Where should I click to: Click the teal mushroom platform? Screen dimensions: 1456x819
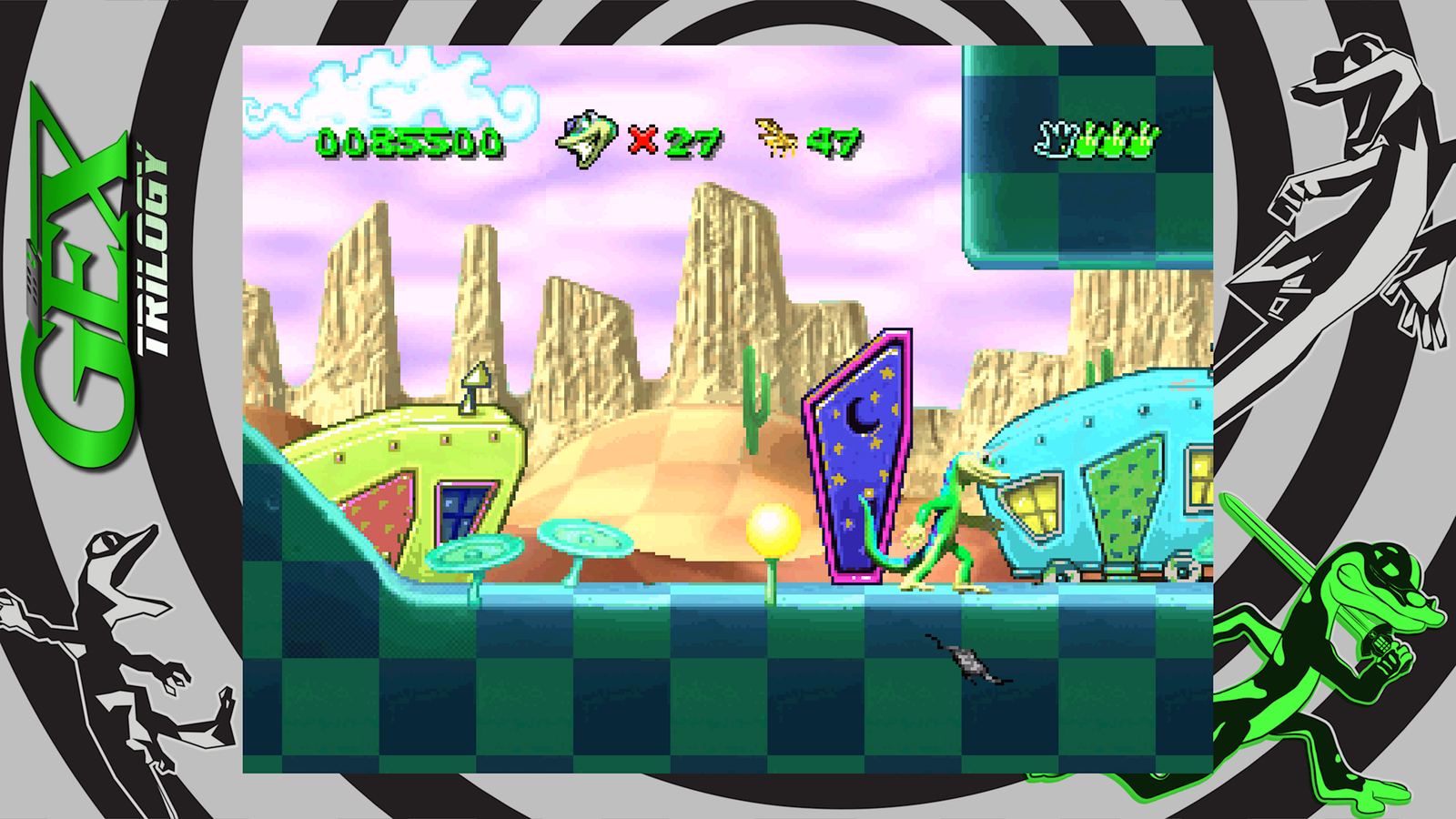(587, 537)
